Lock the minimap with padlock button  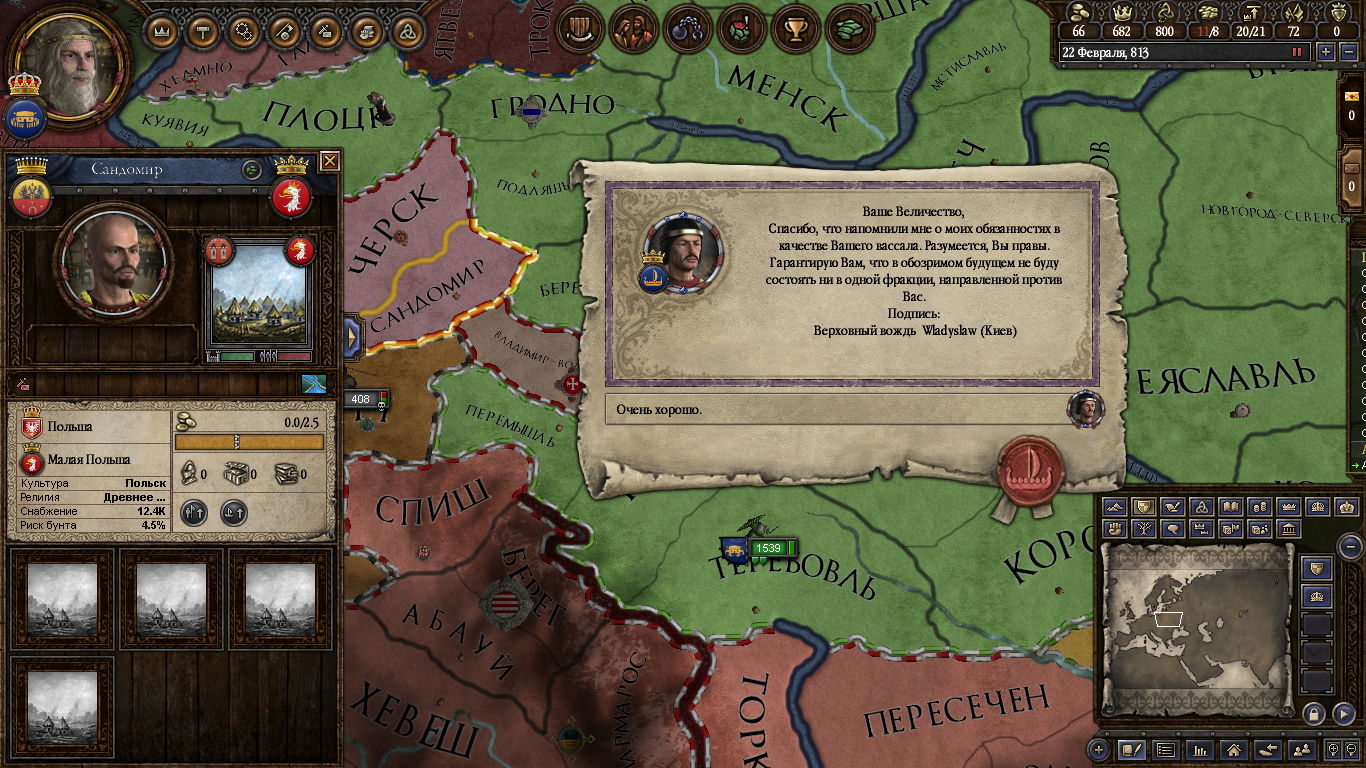pos(1314,713)
